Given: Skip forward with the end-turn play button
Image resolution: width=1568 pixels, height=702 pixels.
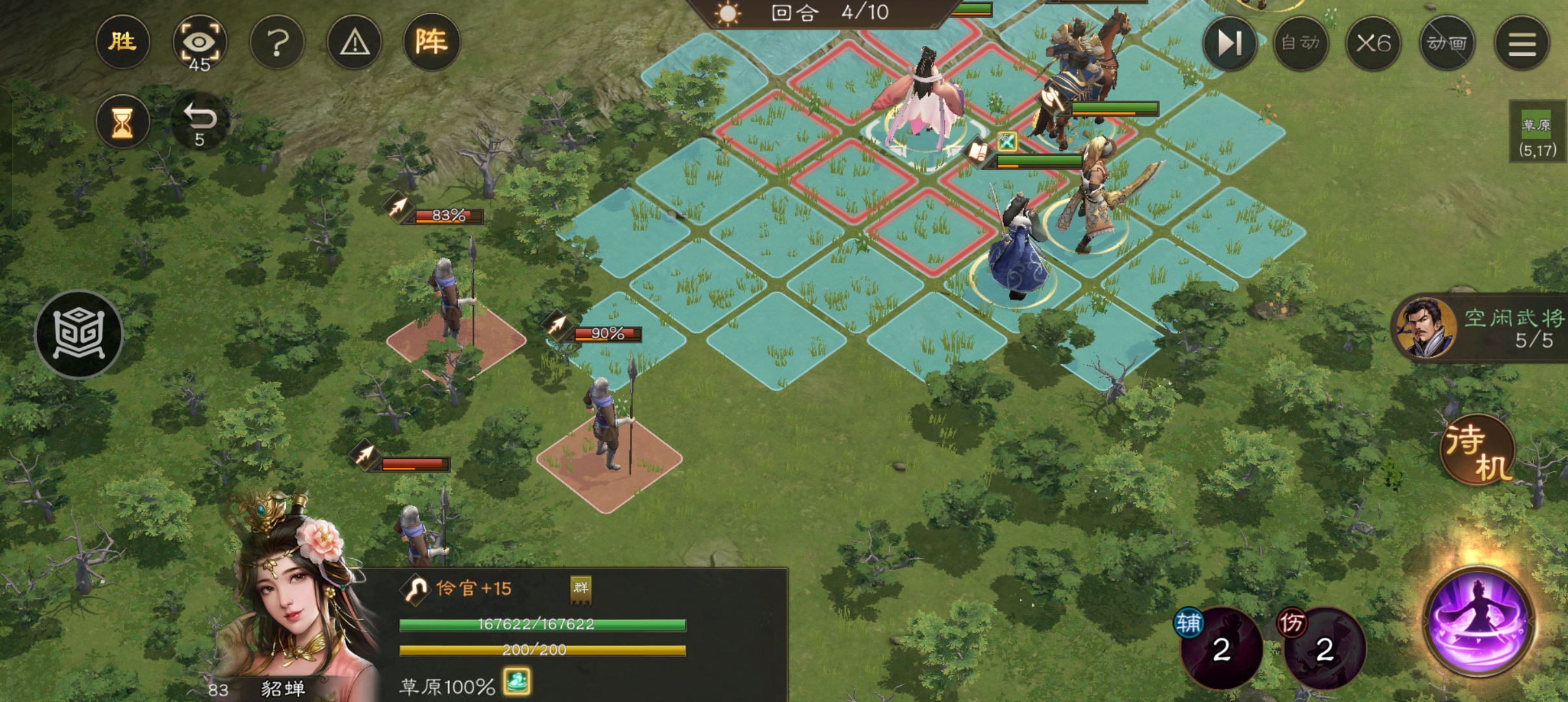Looking at the screenshot, I should [1230, 44].
